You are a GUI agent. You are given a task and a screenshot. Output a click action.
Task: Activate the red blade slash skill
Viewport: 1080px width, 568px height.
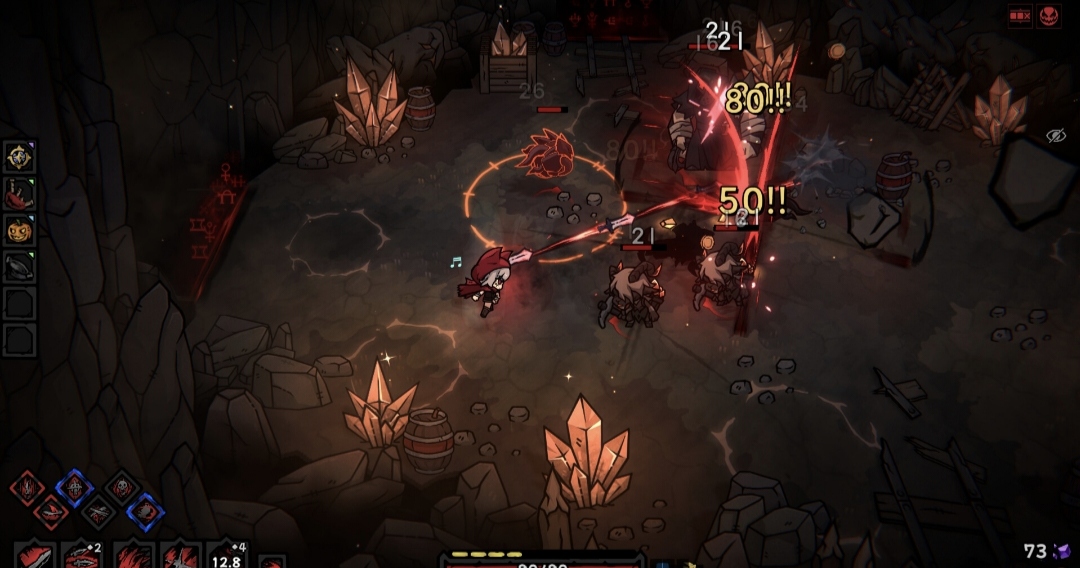(x=34, y=555)
